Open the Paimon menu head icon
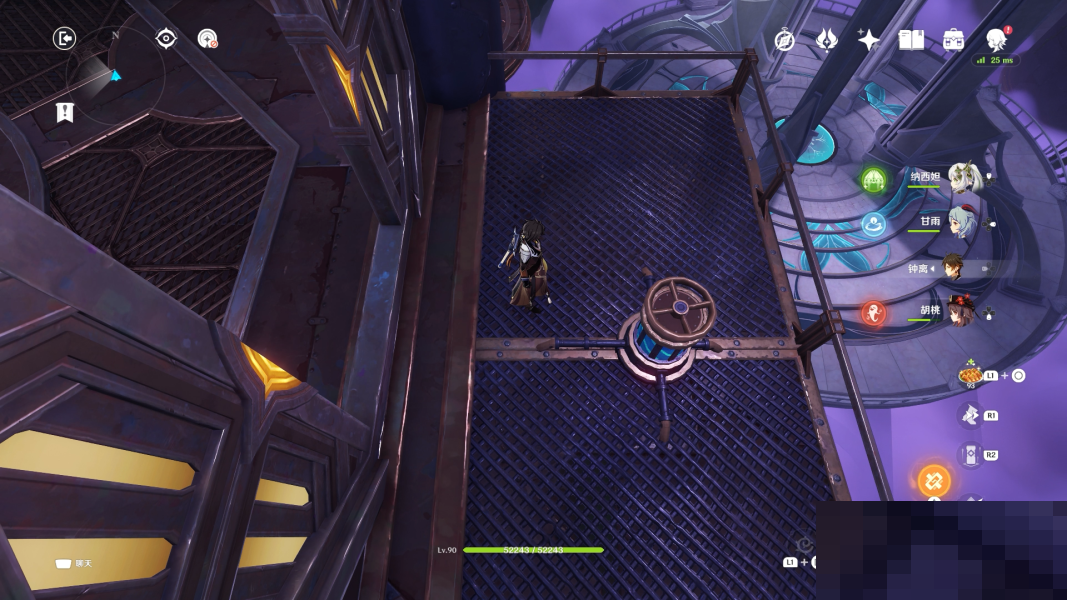Viewport: 1067px width, 600px height. [x=996, y=39]
